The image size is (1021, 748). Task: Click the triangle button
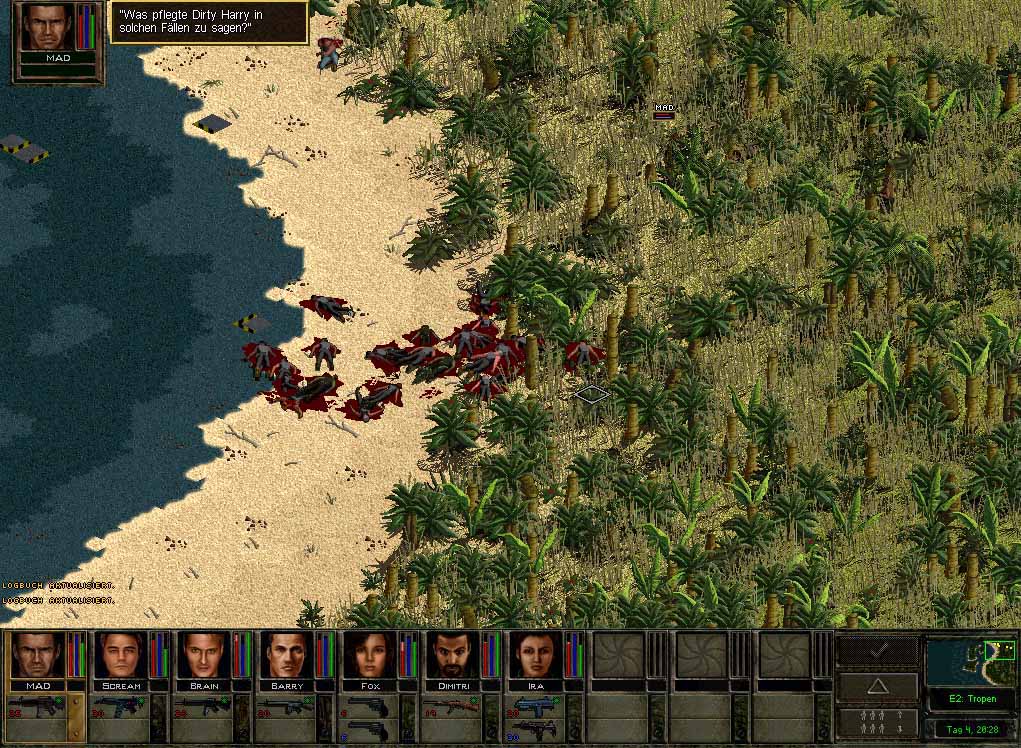tap(877, 686)
